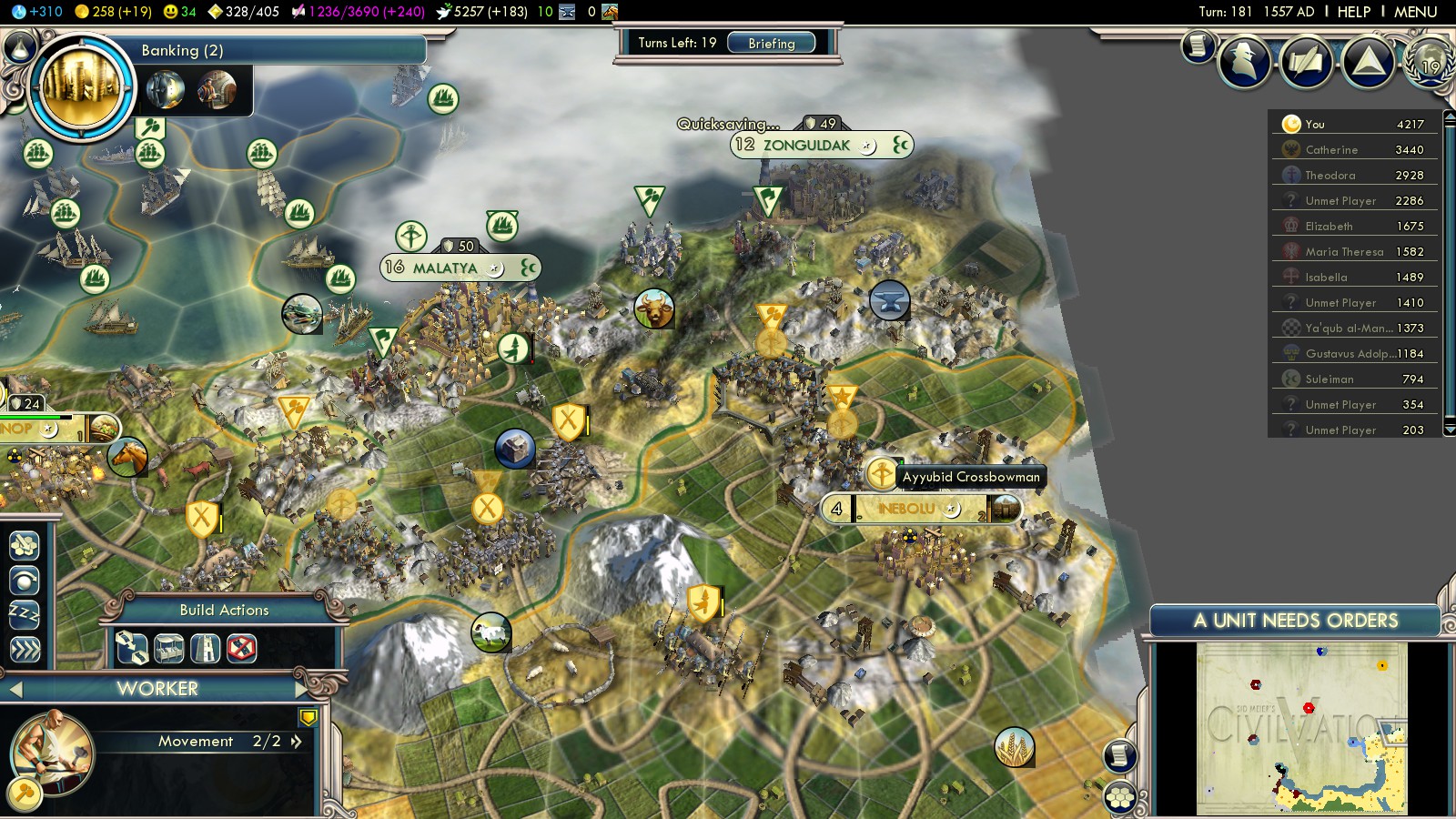Open the HELP Civilopedia
The width and height of the screenshot is (1456, 819).
pyautogui.click(x=1353, y=12)
